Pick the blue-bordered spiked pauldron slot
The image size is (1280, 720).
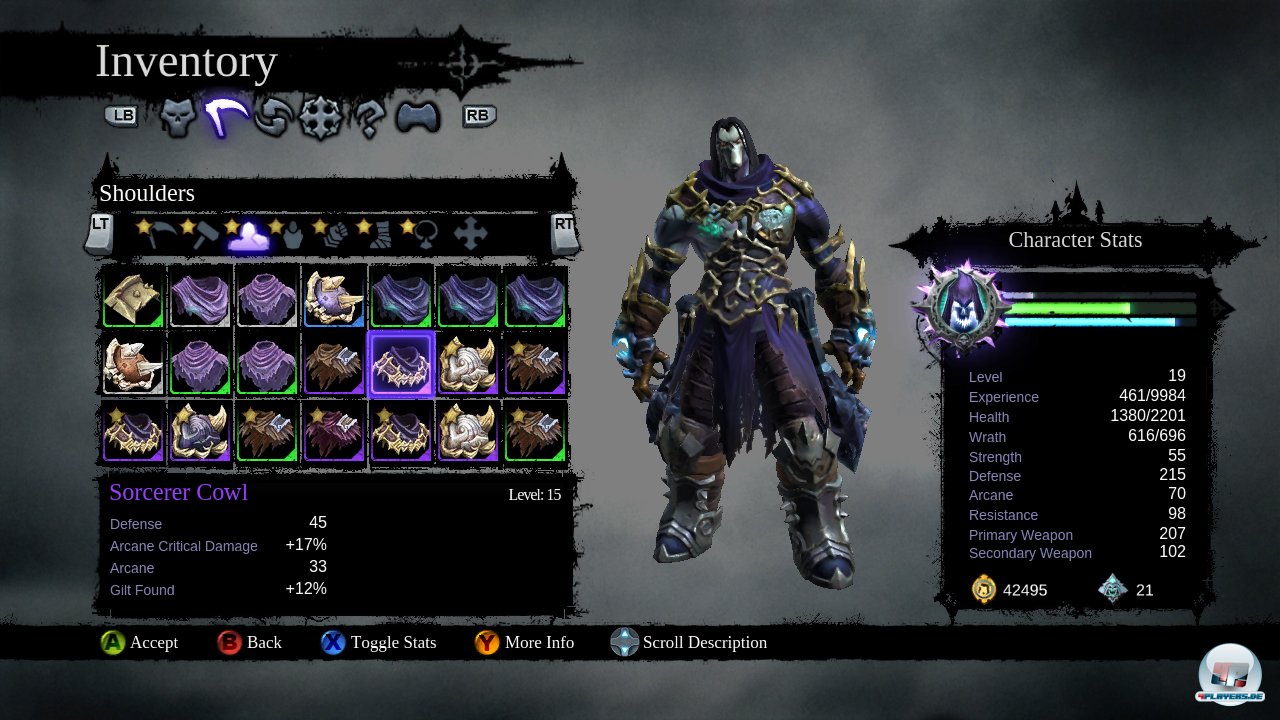(334, 298)
